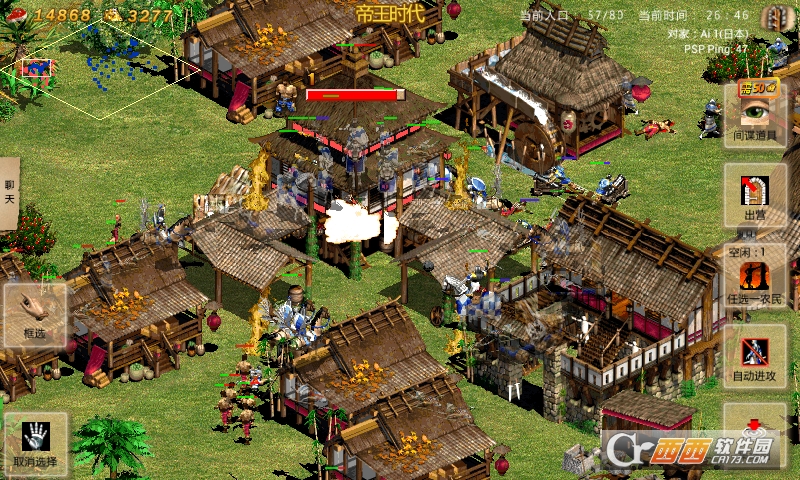Select any idle villager (任选一农民)
Screen dimensions: 800x480
click(x=755, y=280)
